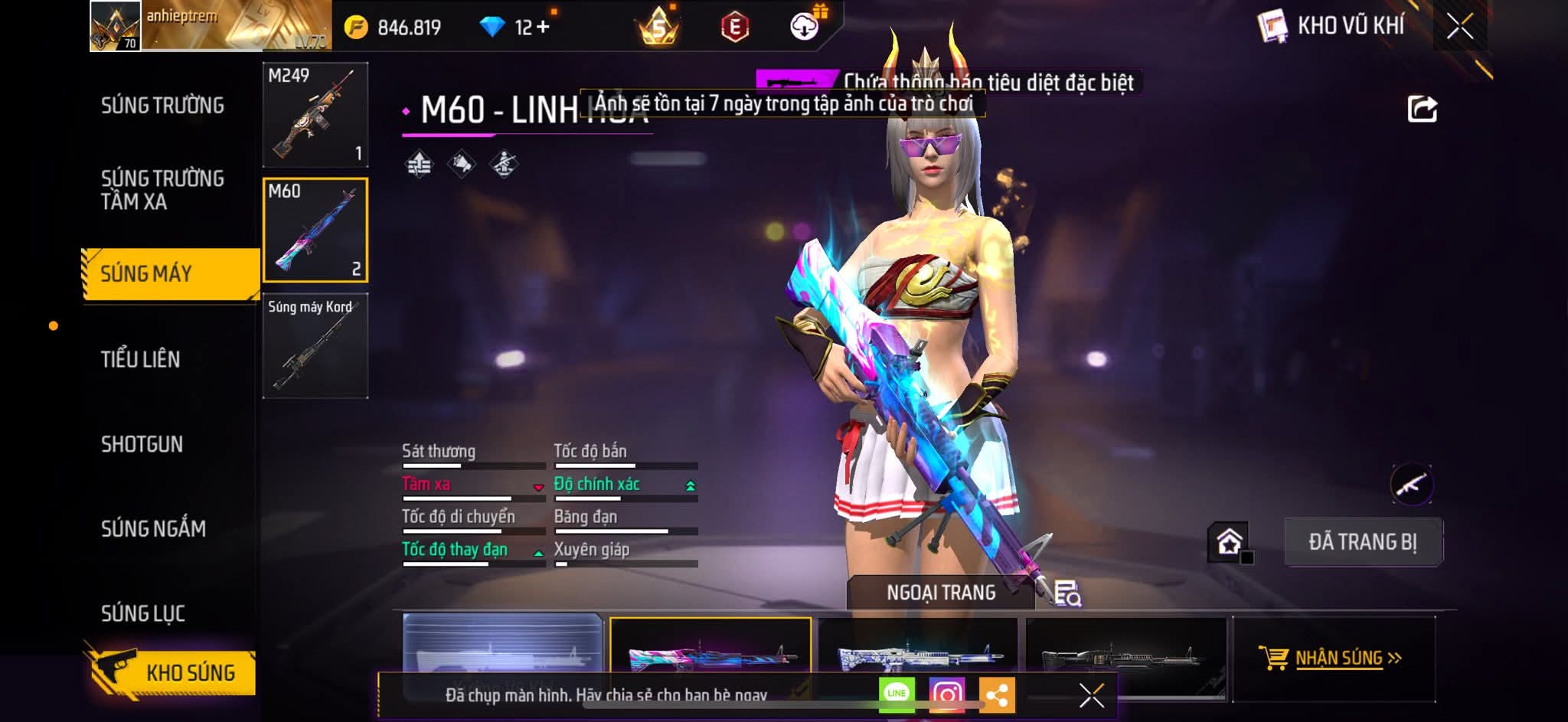Share the screenshot to Instagram
Image resolution: width=1568 pixels, height=722 pixels.
(x=947, y=694)
